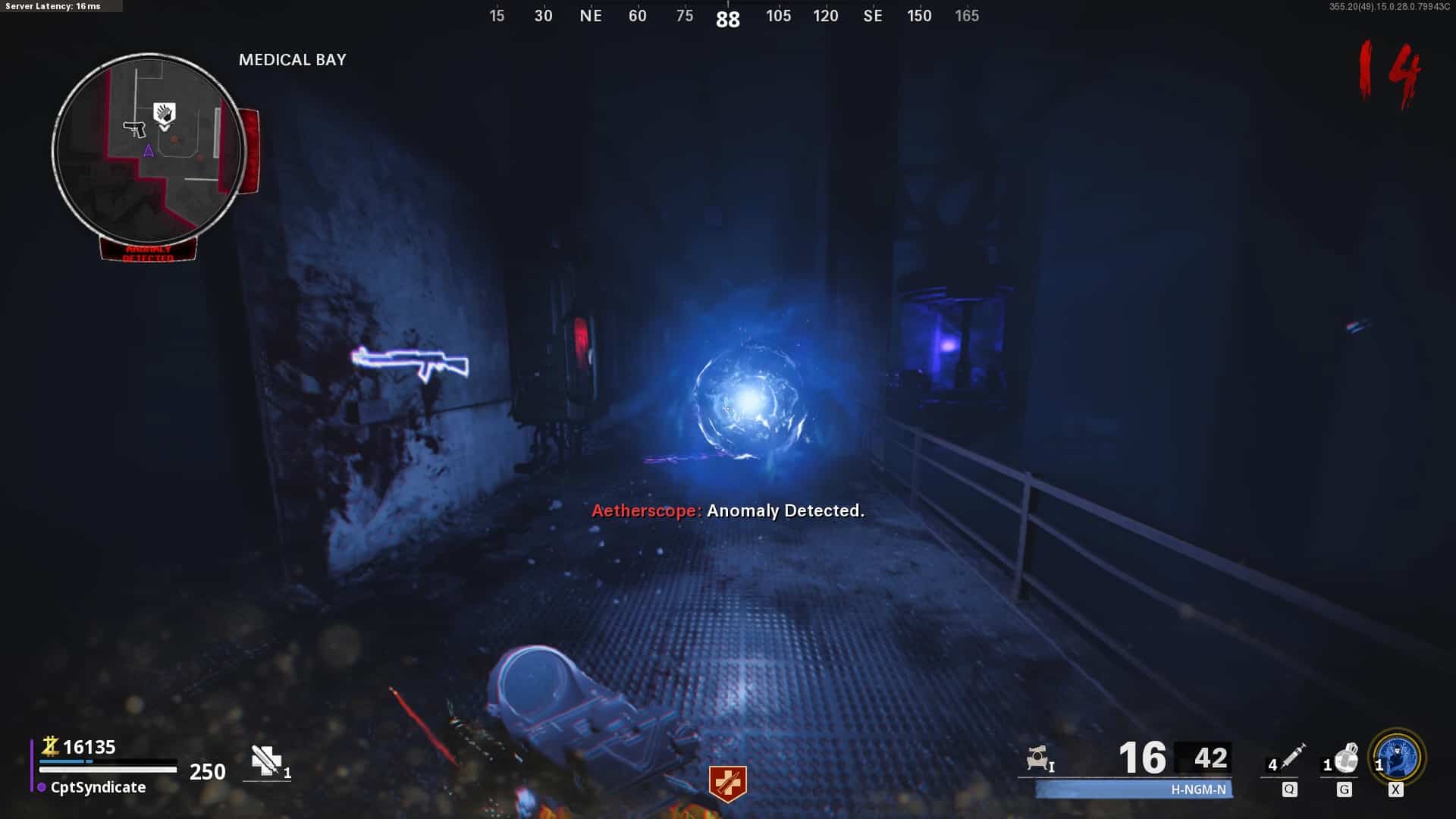Viewport: 1456px width, 819px height.
Task: Click the circular minimap
Action: tap(149, 150)
